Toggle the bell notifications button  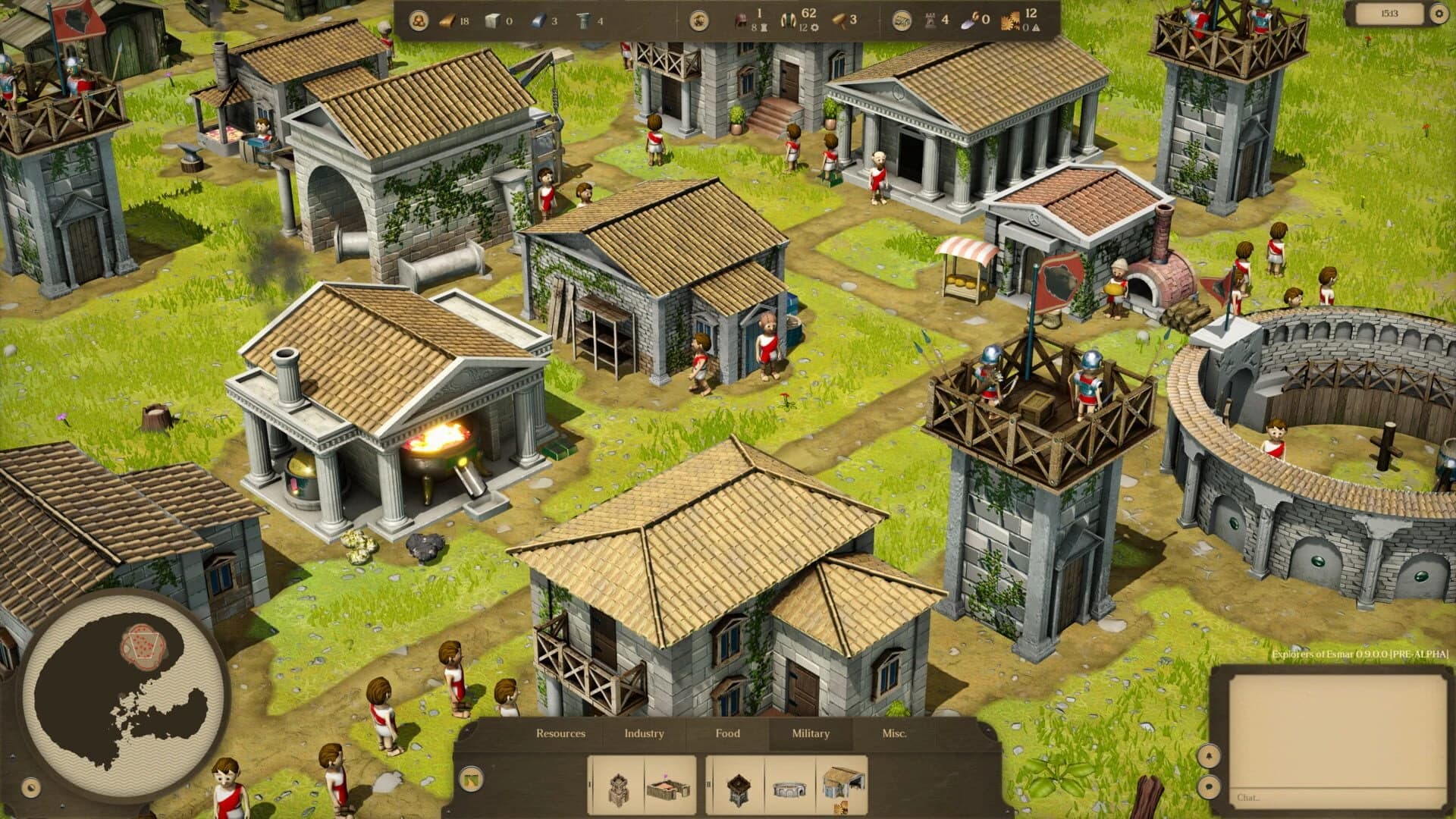pos(1208,755)
